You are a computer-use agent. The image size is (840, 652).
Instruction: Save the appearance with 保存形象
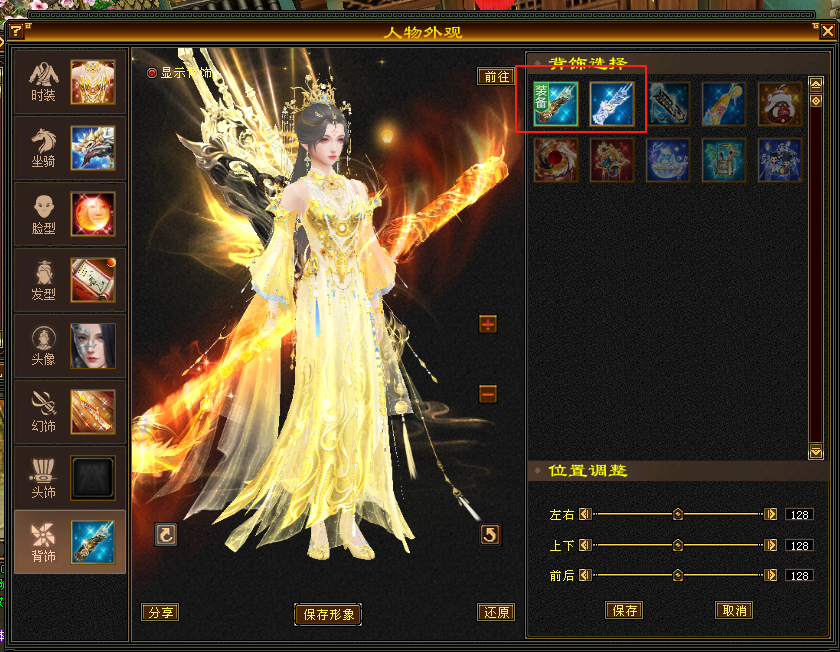coord(328,614)
